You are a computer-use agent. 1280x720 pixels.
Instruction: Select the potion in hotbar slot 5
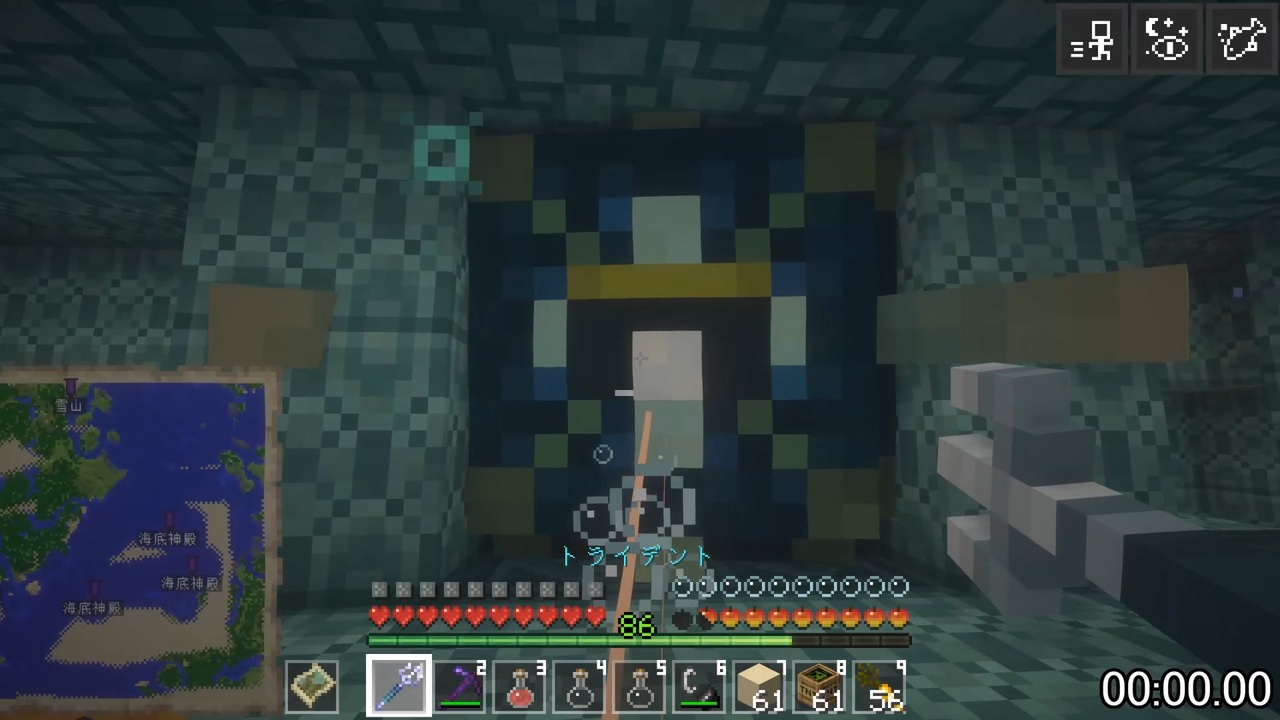pos(638,684)
